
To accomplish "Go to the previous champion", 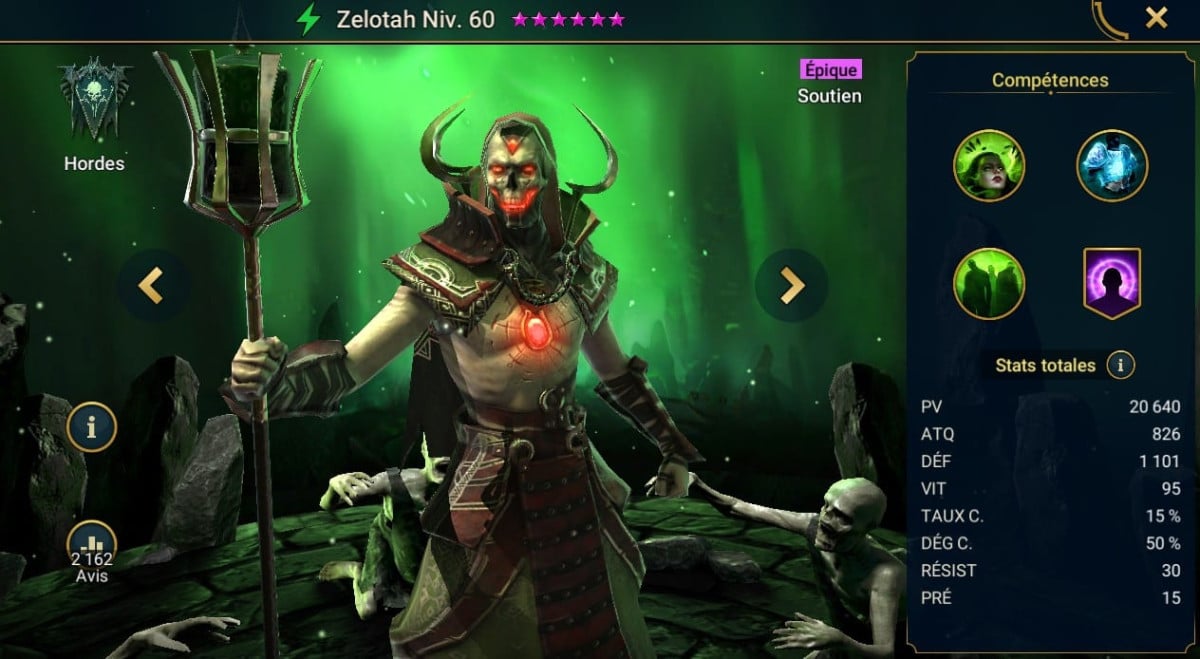I will pos(152,285).
